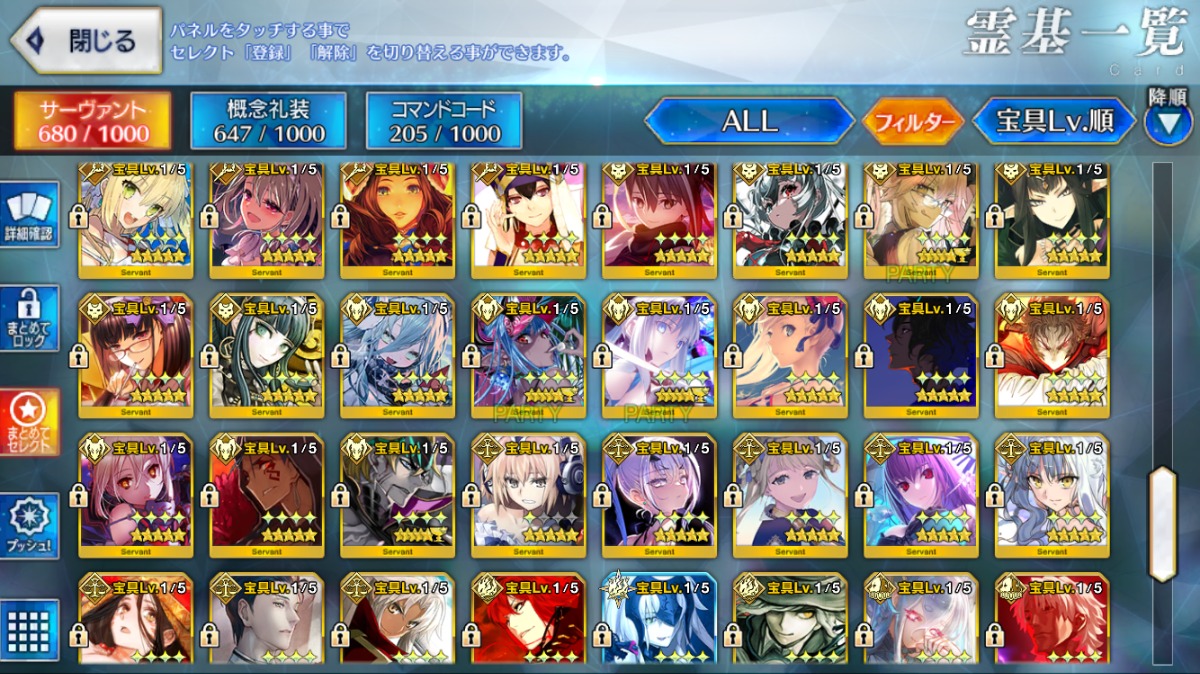Show the コマンドコード tab
This screenshot has height=674, width=1200.
[444, 121]
